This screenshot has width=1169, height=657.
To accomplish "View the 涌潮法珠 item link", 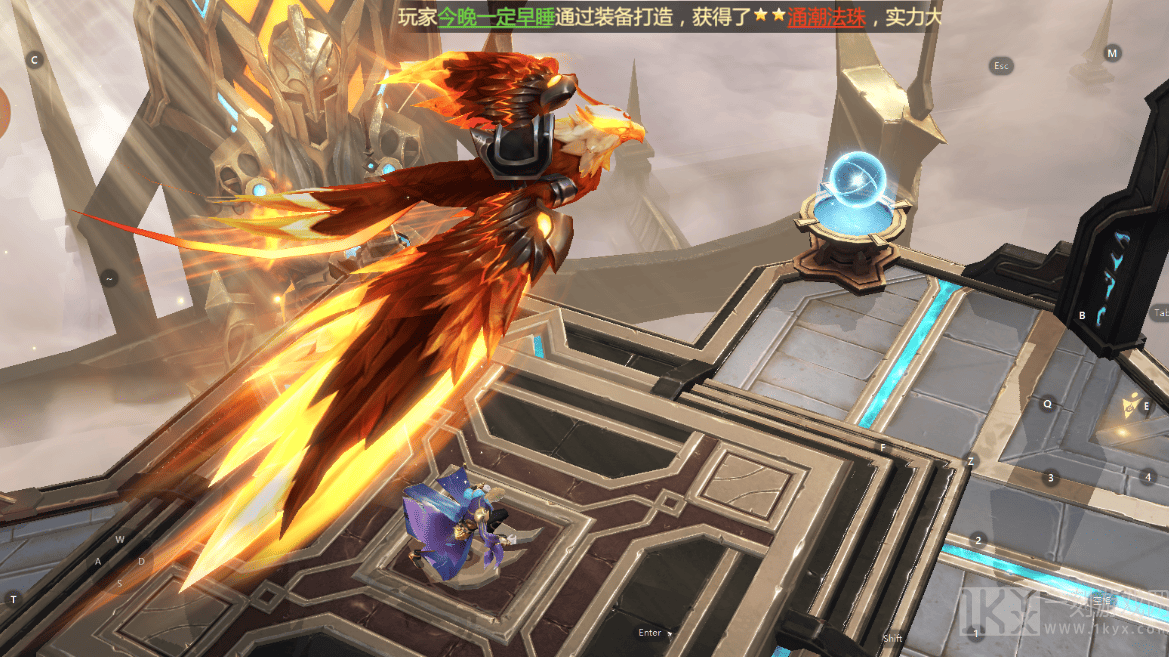I will pyautogui.click(x=826, y=17).
